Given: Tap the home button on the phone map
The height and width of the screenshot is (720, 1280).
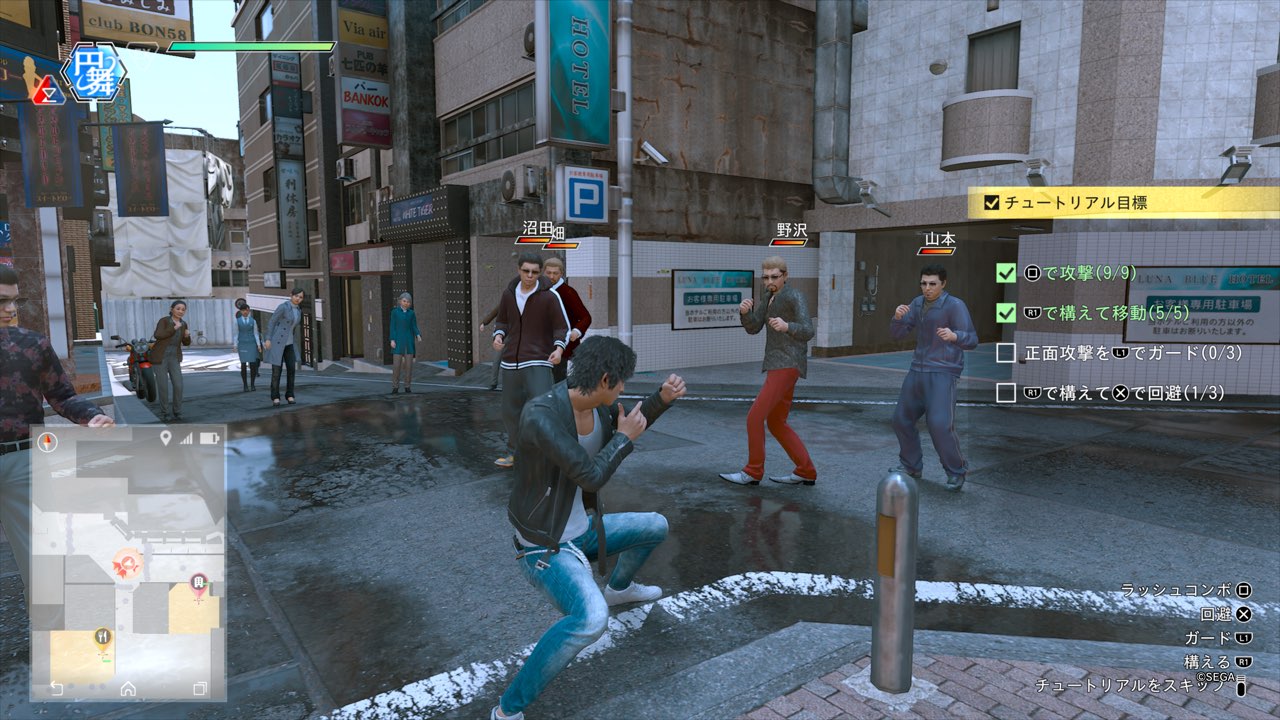Looking at the screenshot, I should 128,689.
